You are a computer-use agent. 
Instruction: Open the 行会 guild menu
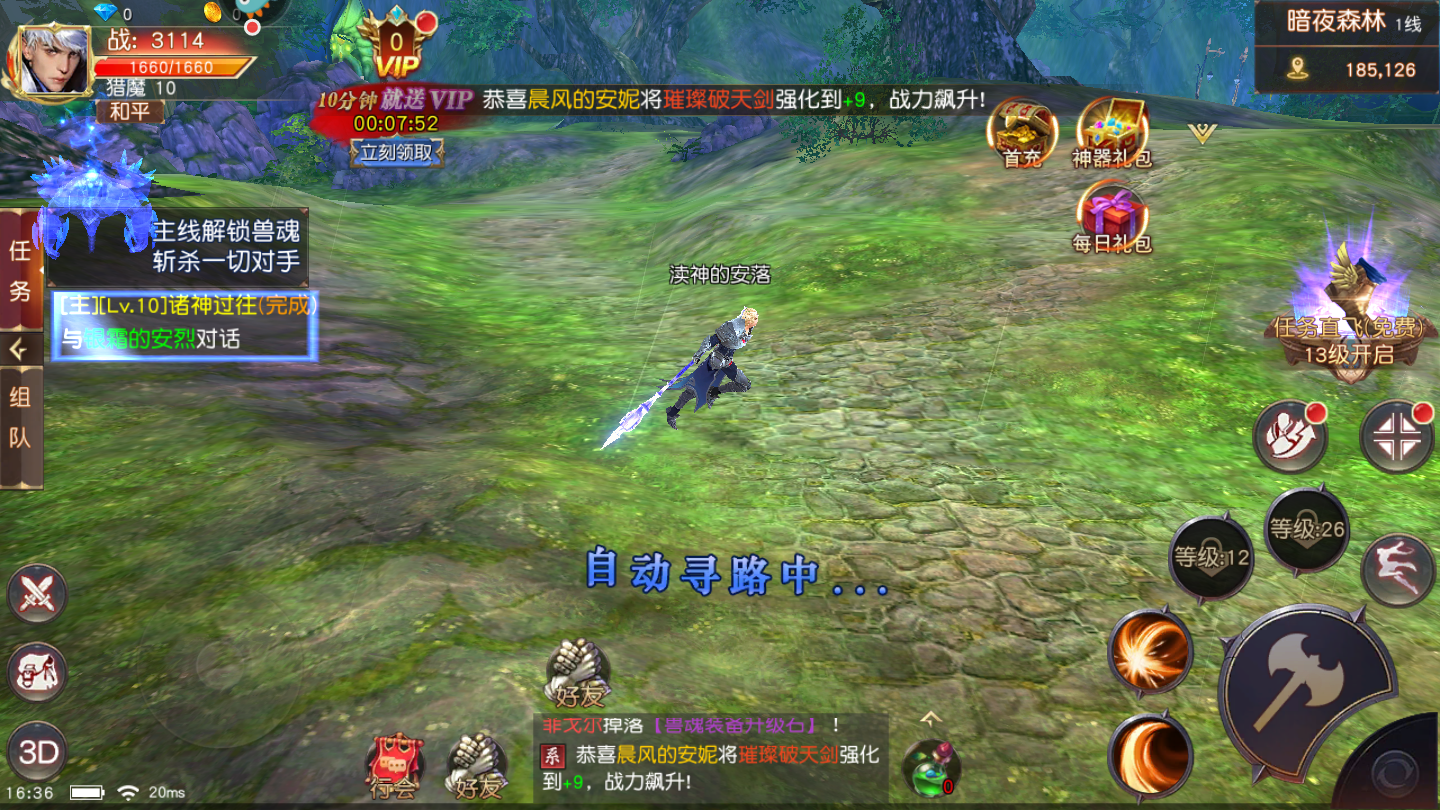[393, 767]
